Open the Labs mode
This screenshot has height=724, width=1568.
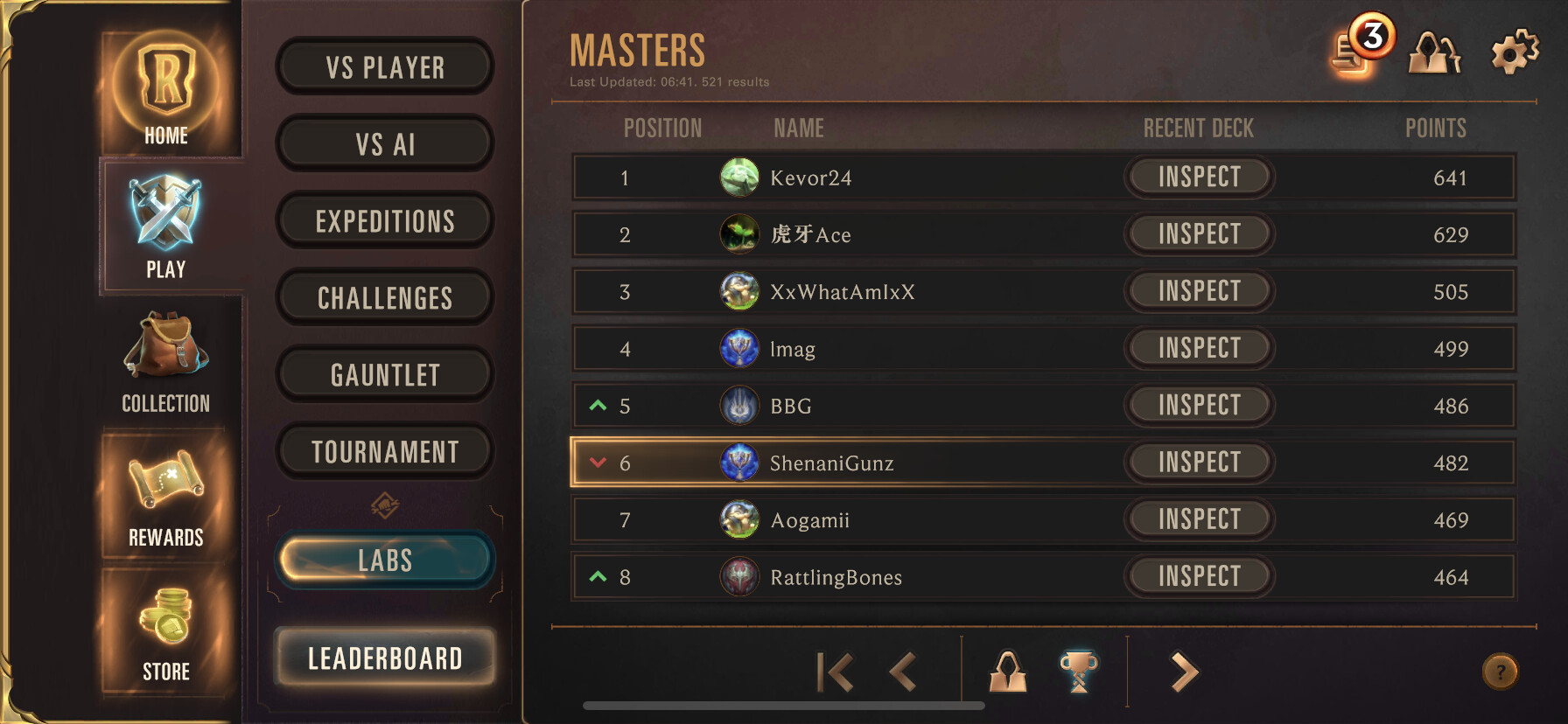point(385,560)
